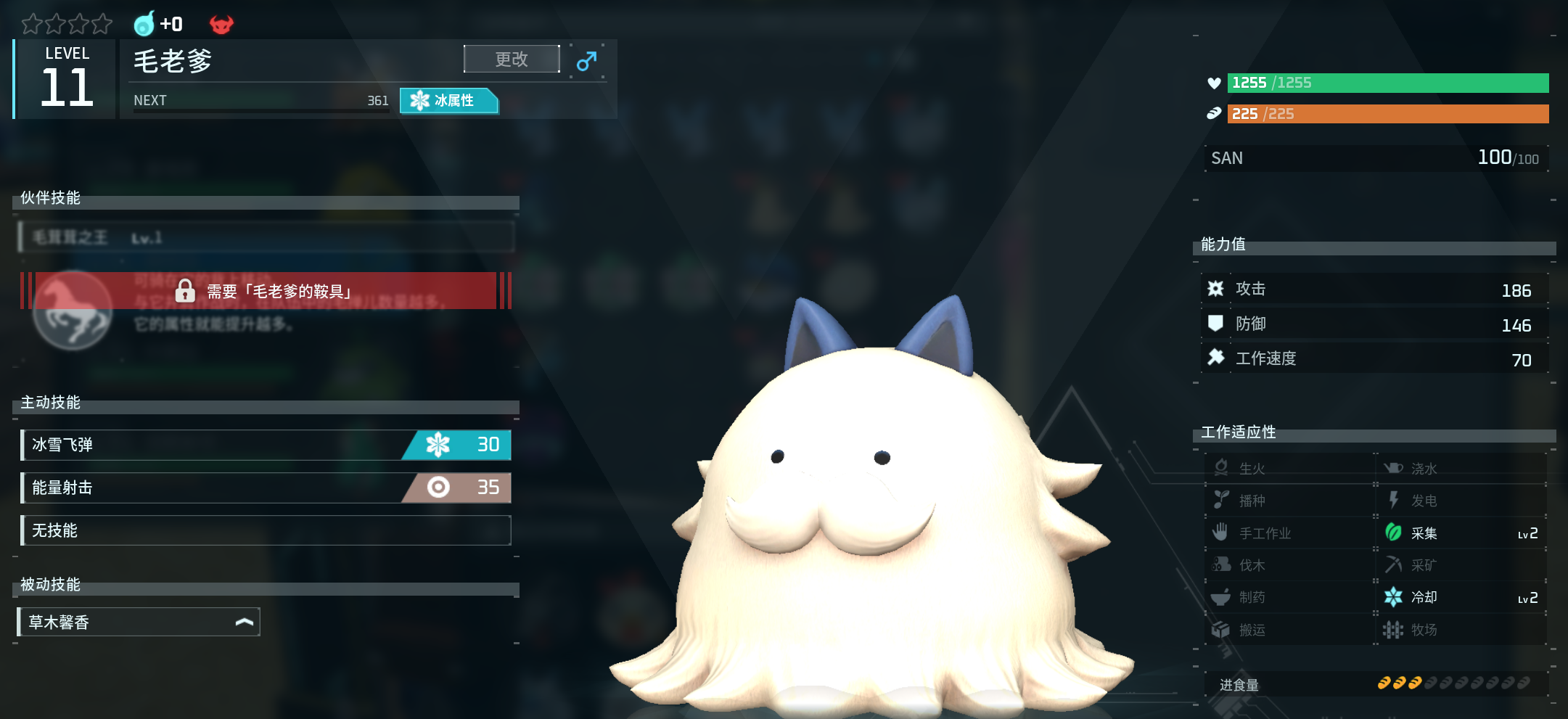1568x719 pixels.
Task: Select the empty 无技能 skill slot
Action: [266, 530]
